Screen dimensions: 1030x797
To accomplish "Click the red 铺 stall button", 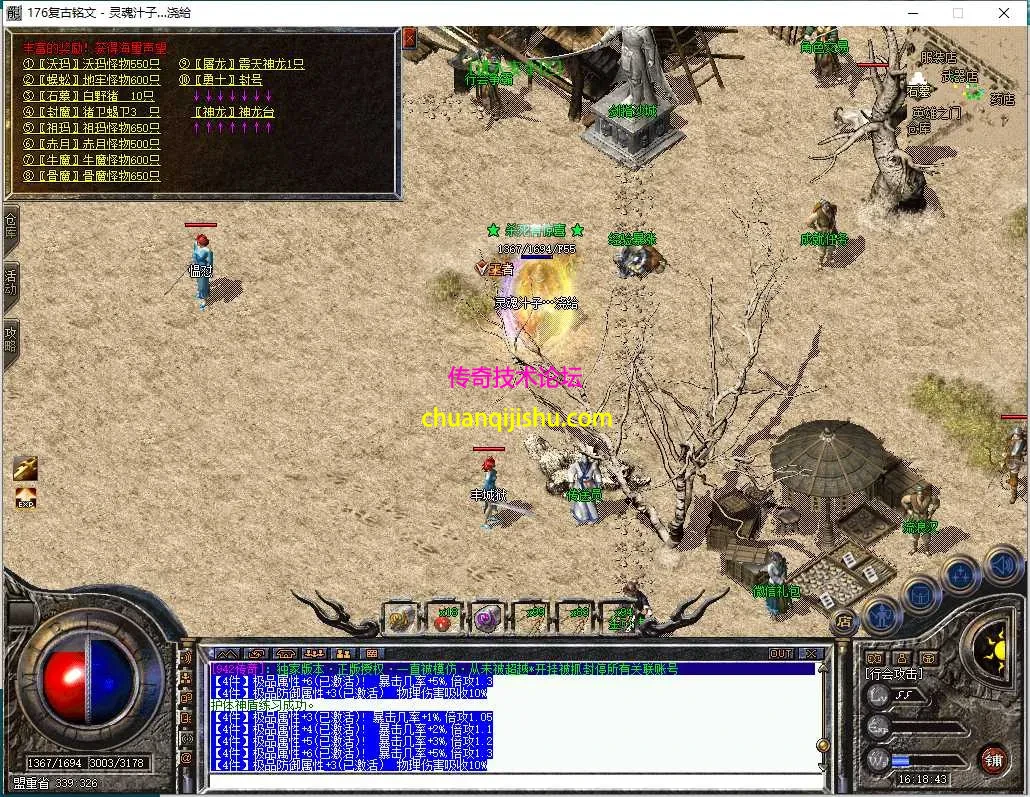I will click(x=992, y=758).
